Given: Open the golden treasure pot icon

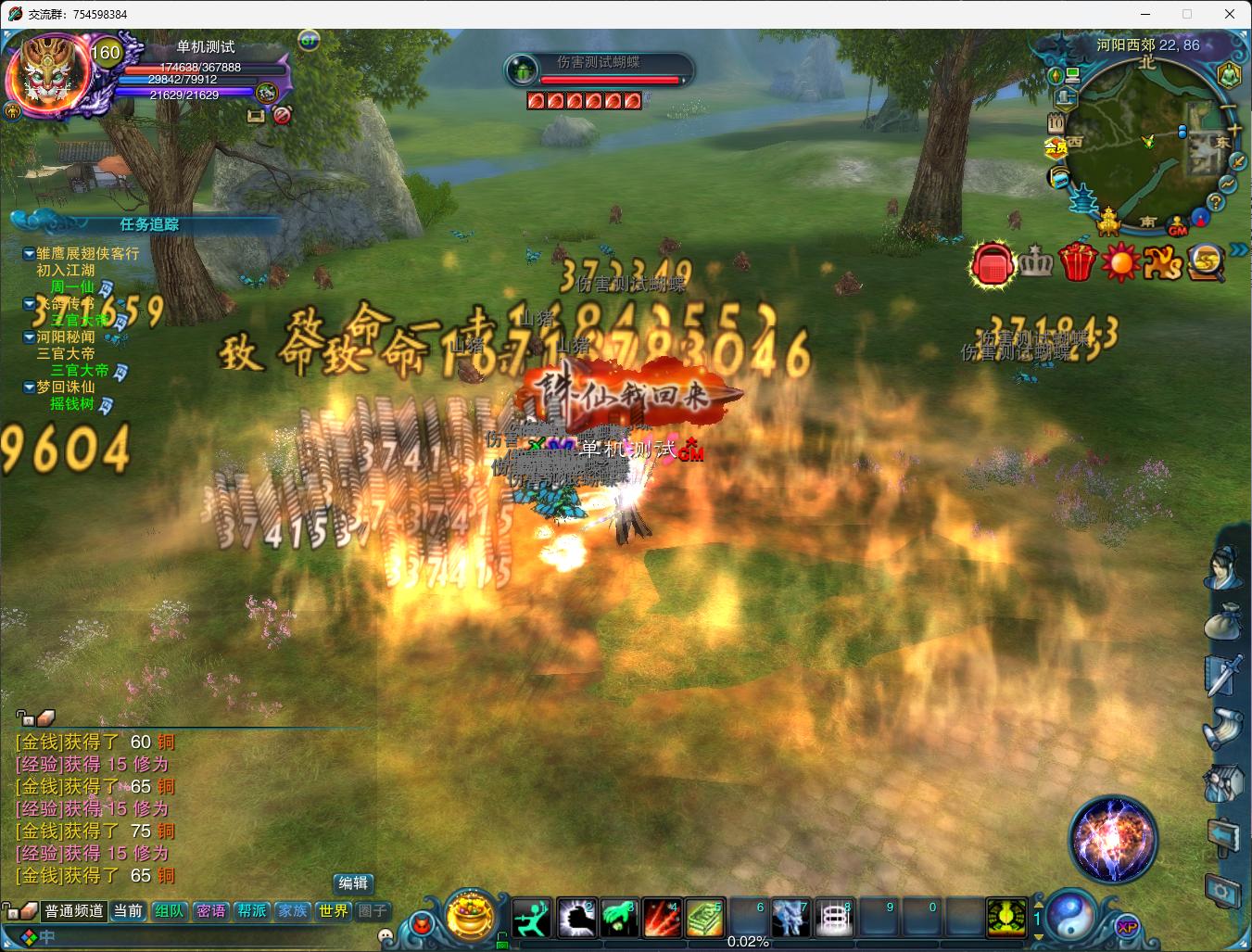Looking at the screenshot, I should pyautogui.click(x=470, y=915).
